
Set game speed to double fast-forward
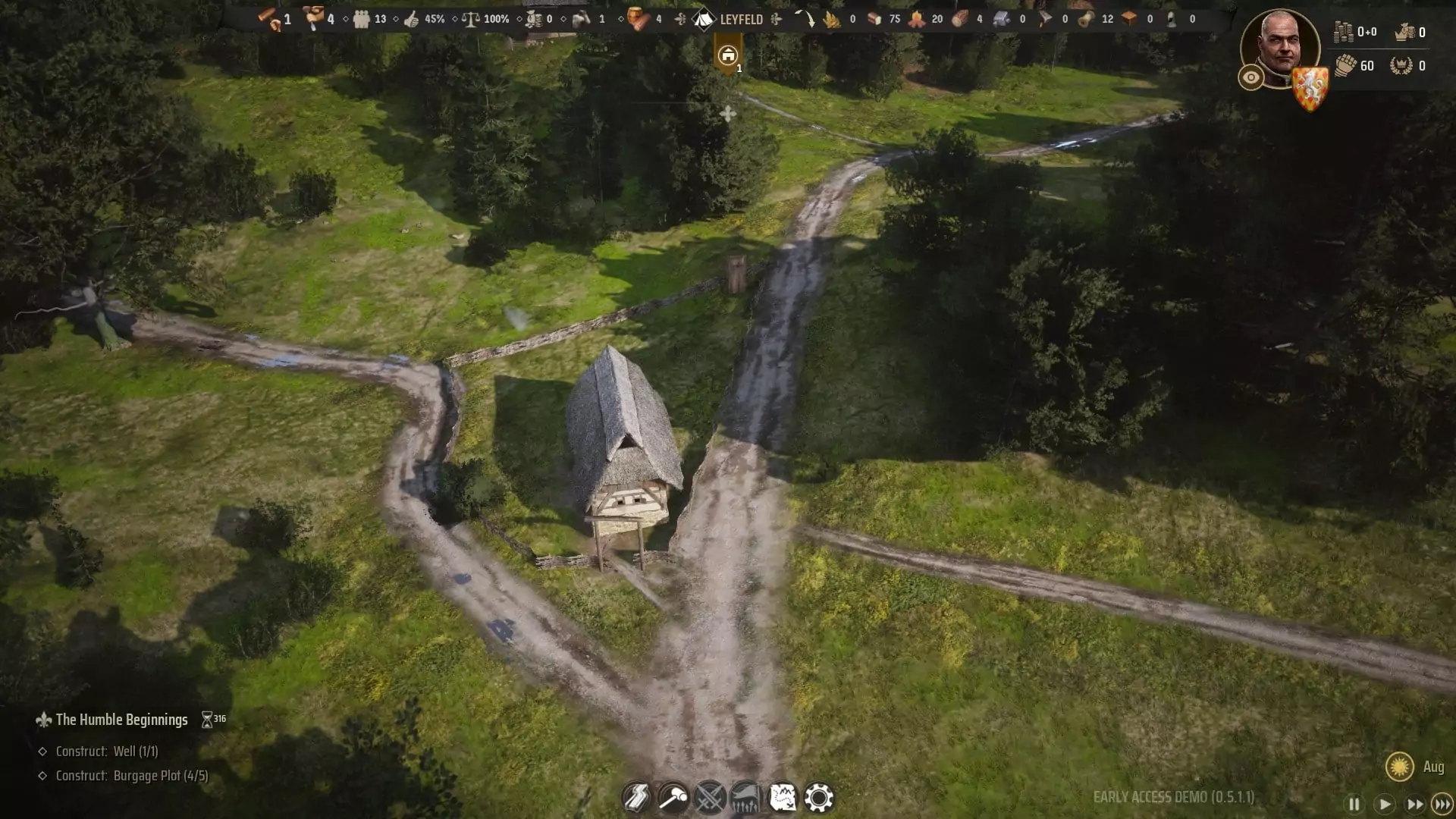click(1414, 804)
